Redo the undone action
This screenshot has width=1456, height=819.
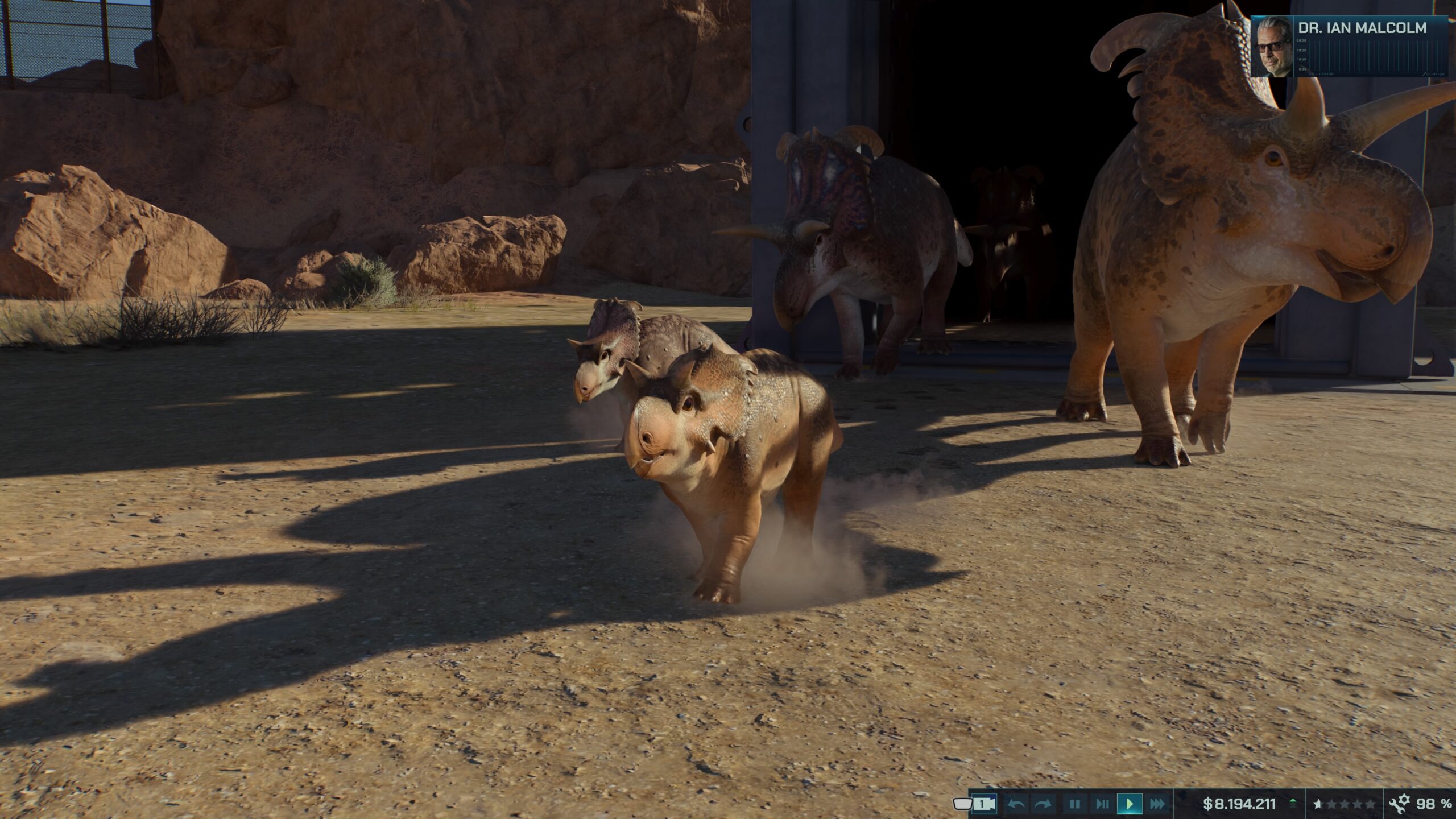coord(1043,804)
